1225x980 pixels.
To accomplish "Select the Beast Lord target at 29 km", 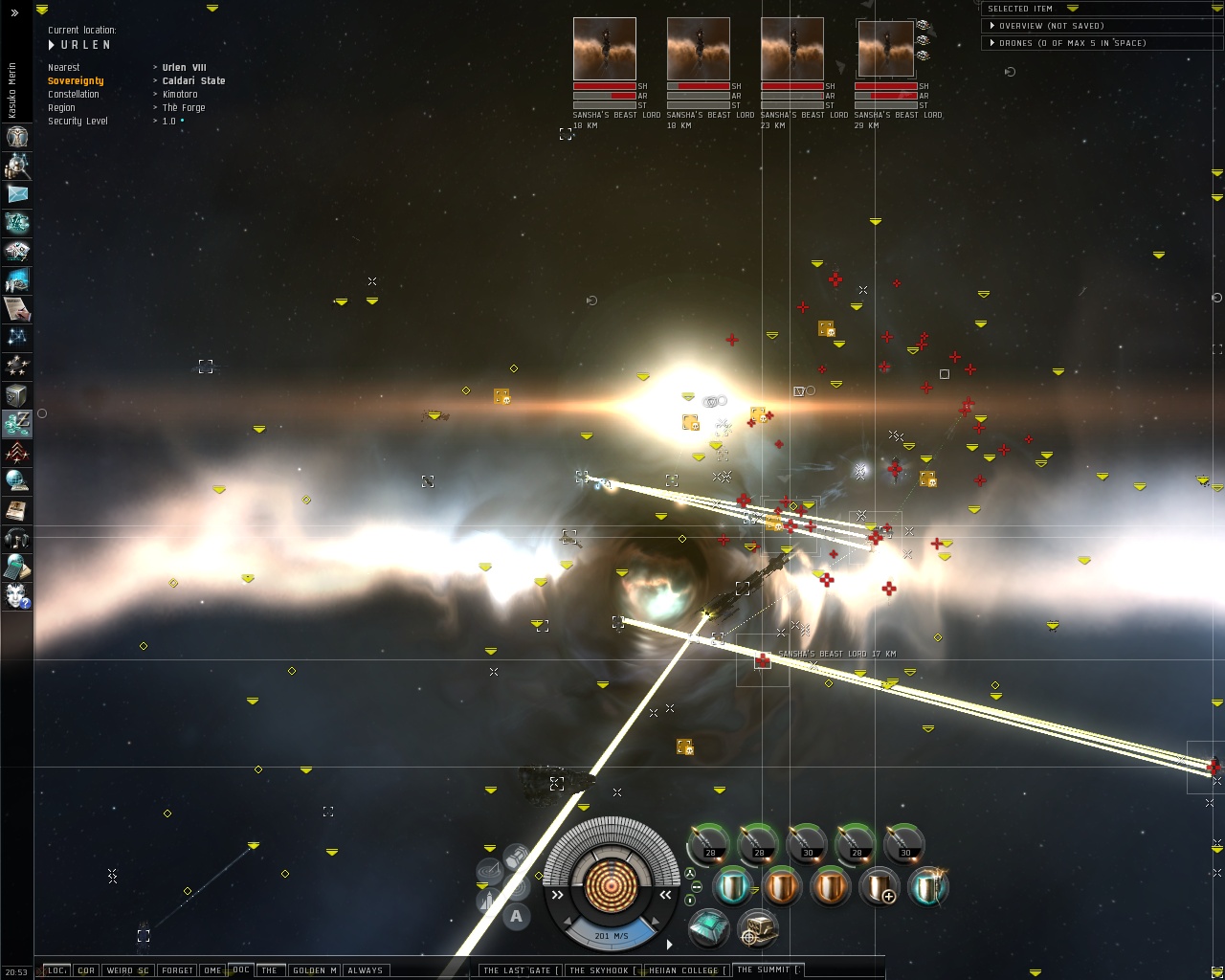I will [x=886, y=50].
